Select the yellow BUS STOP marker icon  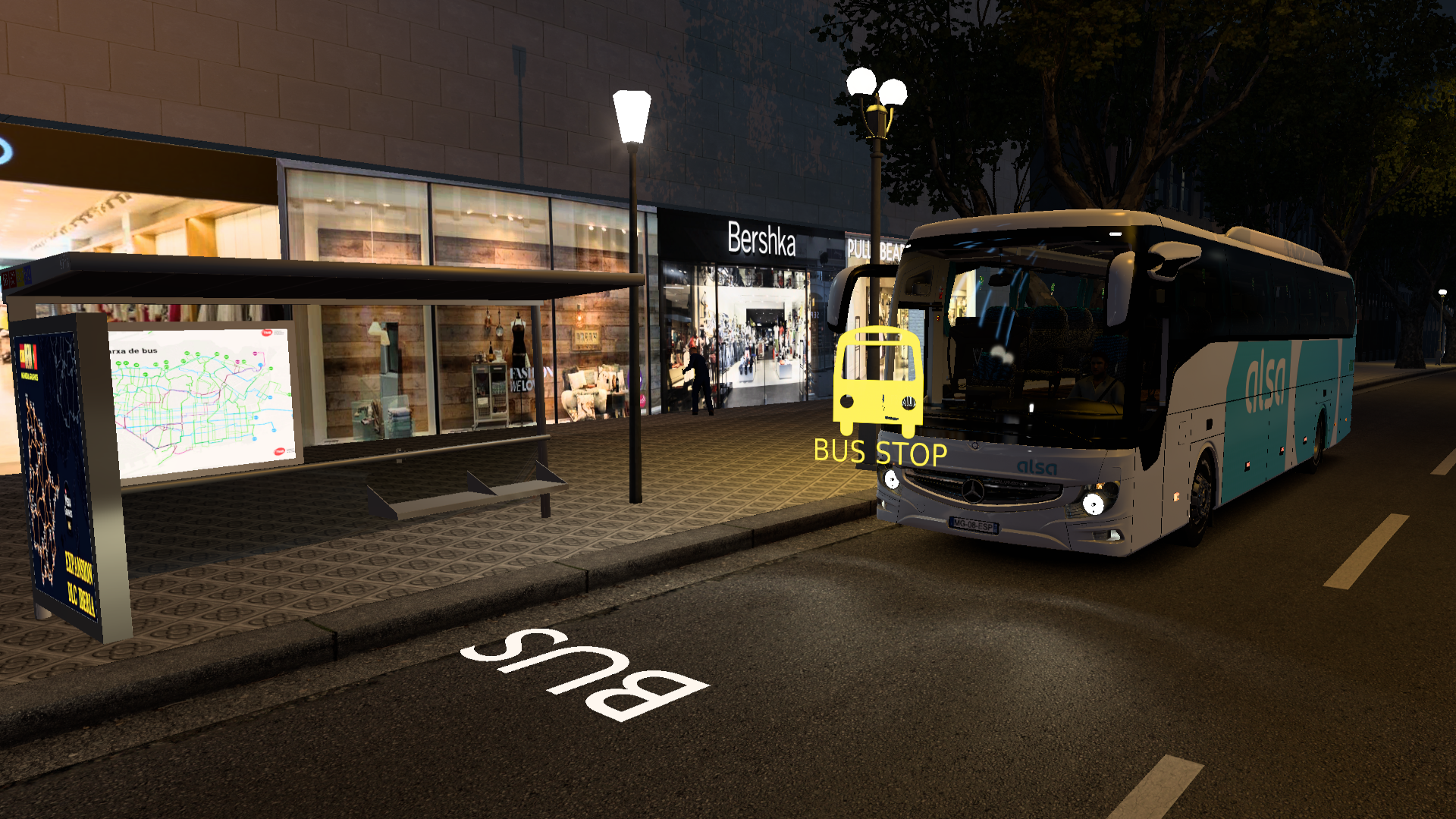tap(878, 381)
